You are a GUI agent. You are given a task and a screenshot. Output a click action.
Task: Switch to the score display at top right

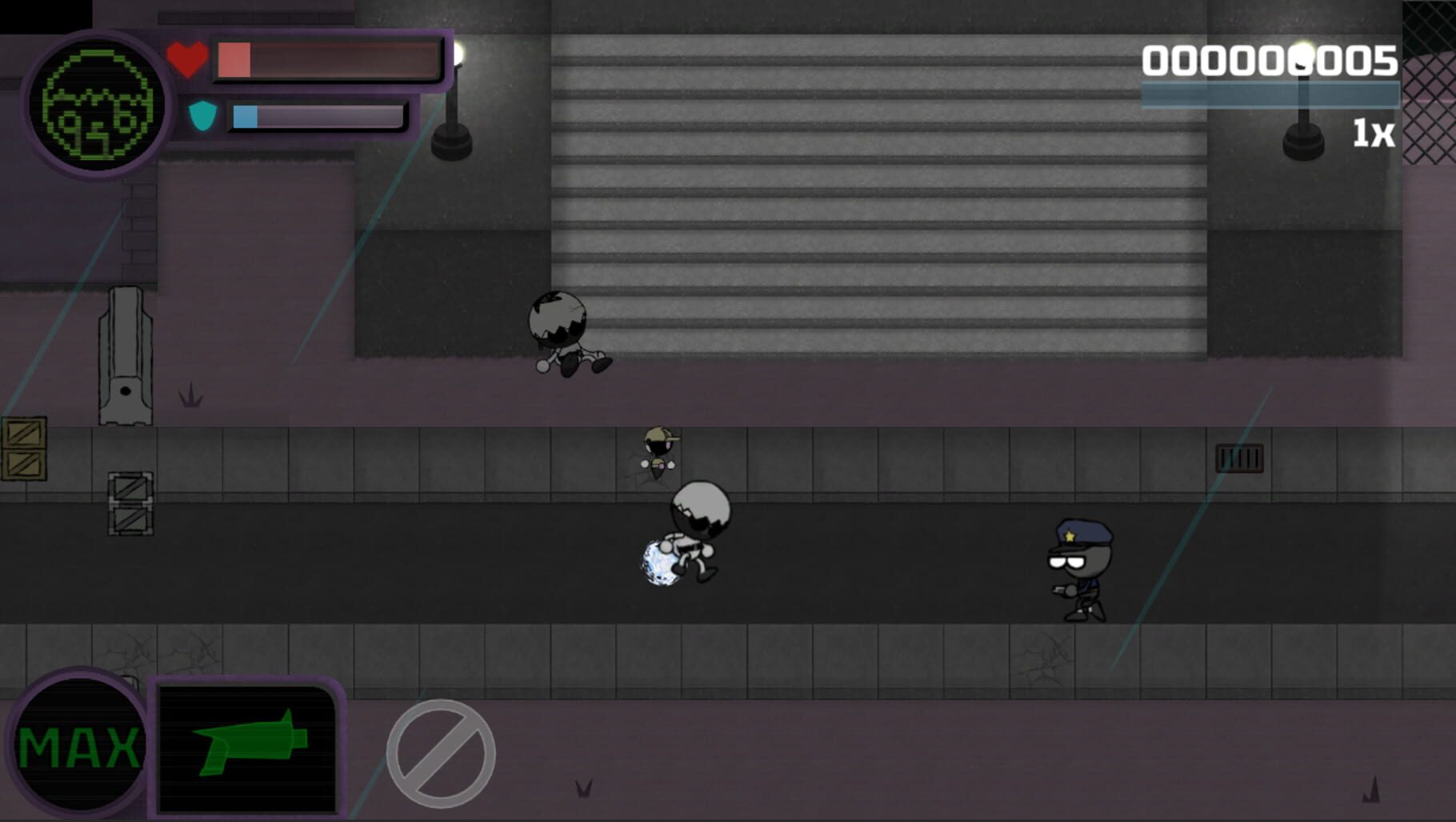1272,60
